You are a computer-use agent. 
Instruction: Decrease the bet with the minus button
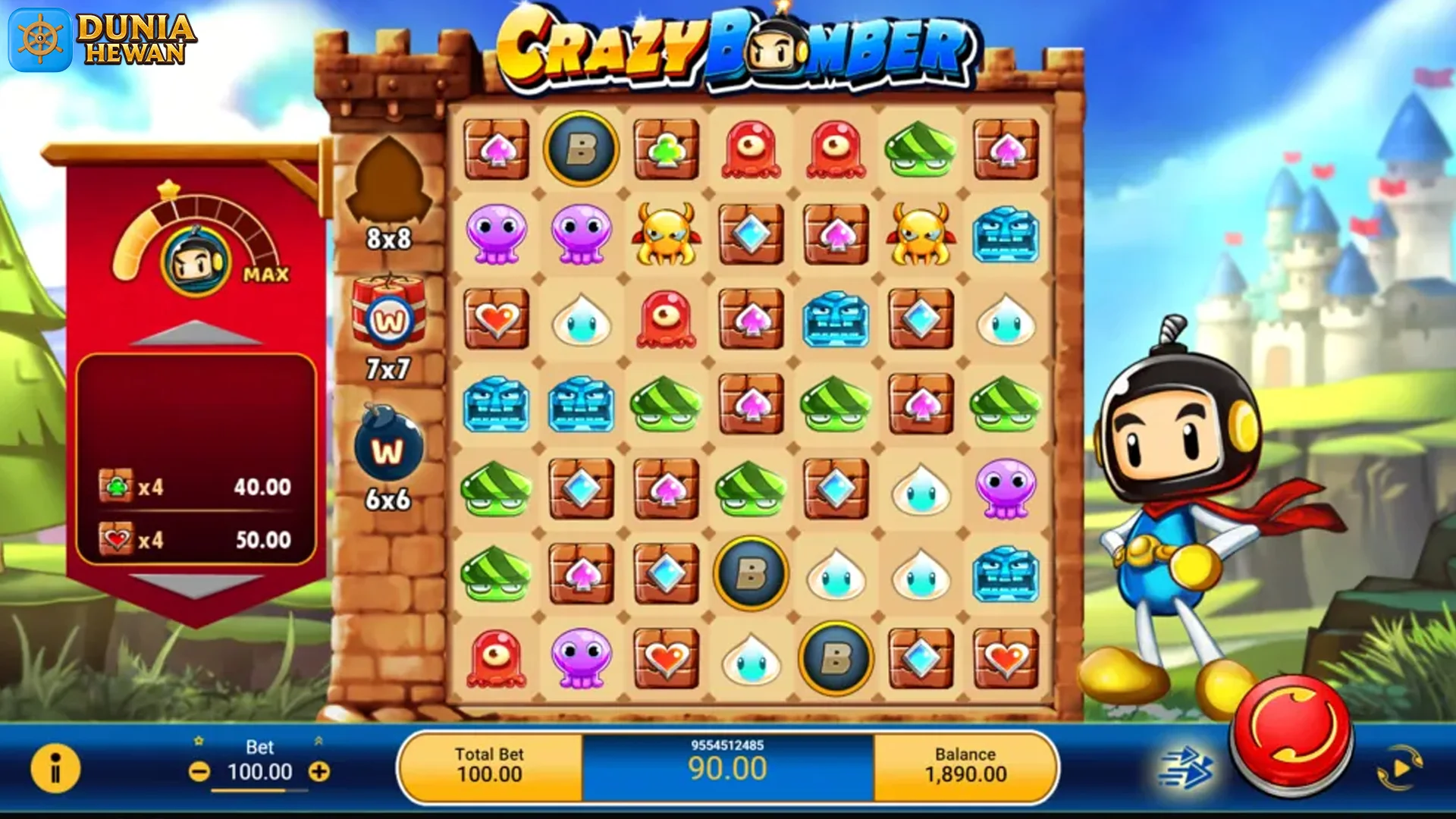pyautogui.click(x=199, y=770)
